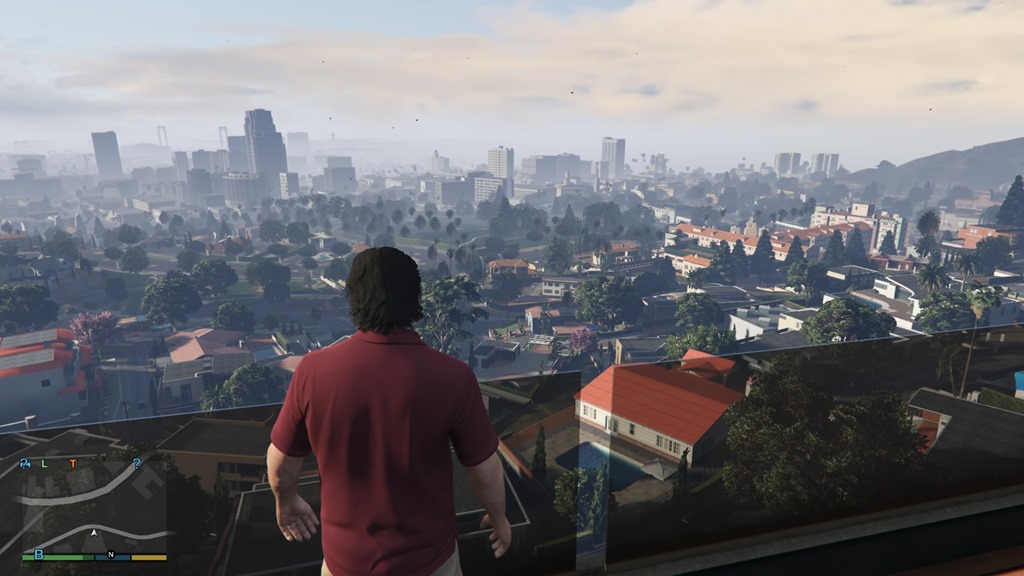This screenshot has height=576, width=1024.
Task: Select the green L mission blip
Action: coord(46,463)
